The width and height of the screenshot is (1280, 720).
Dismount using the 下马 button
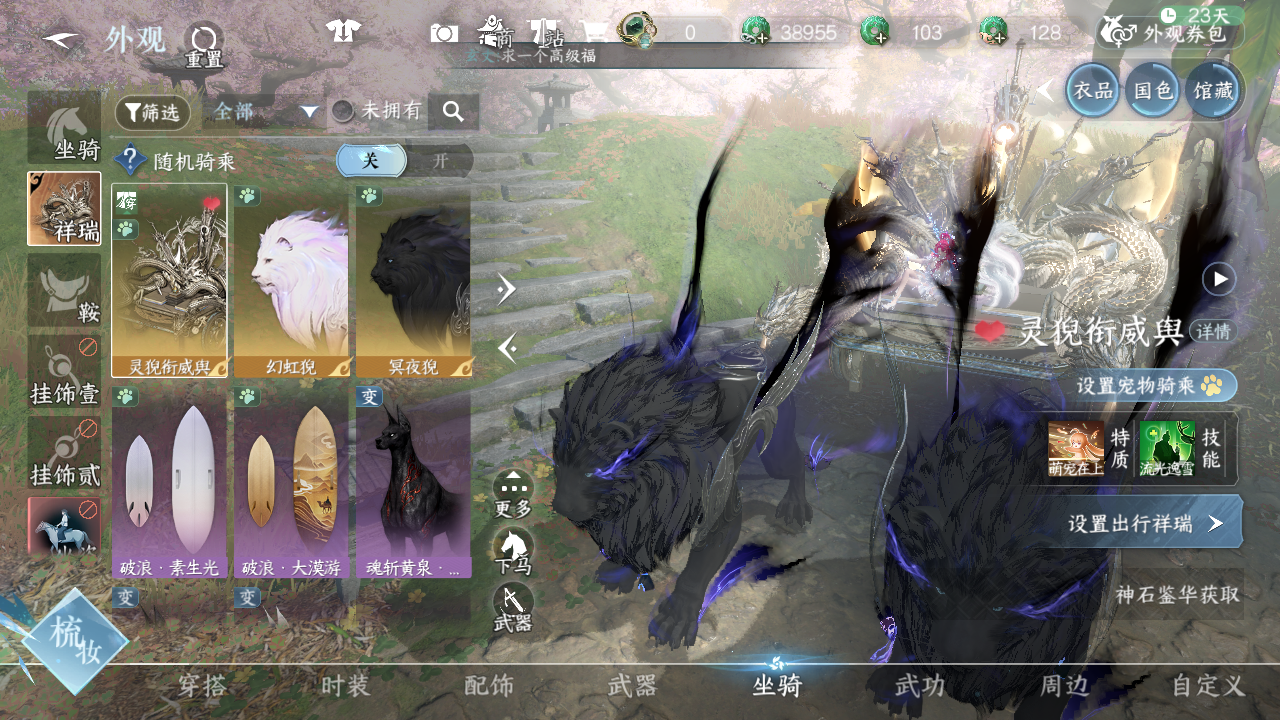[513, 552]
